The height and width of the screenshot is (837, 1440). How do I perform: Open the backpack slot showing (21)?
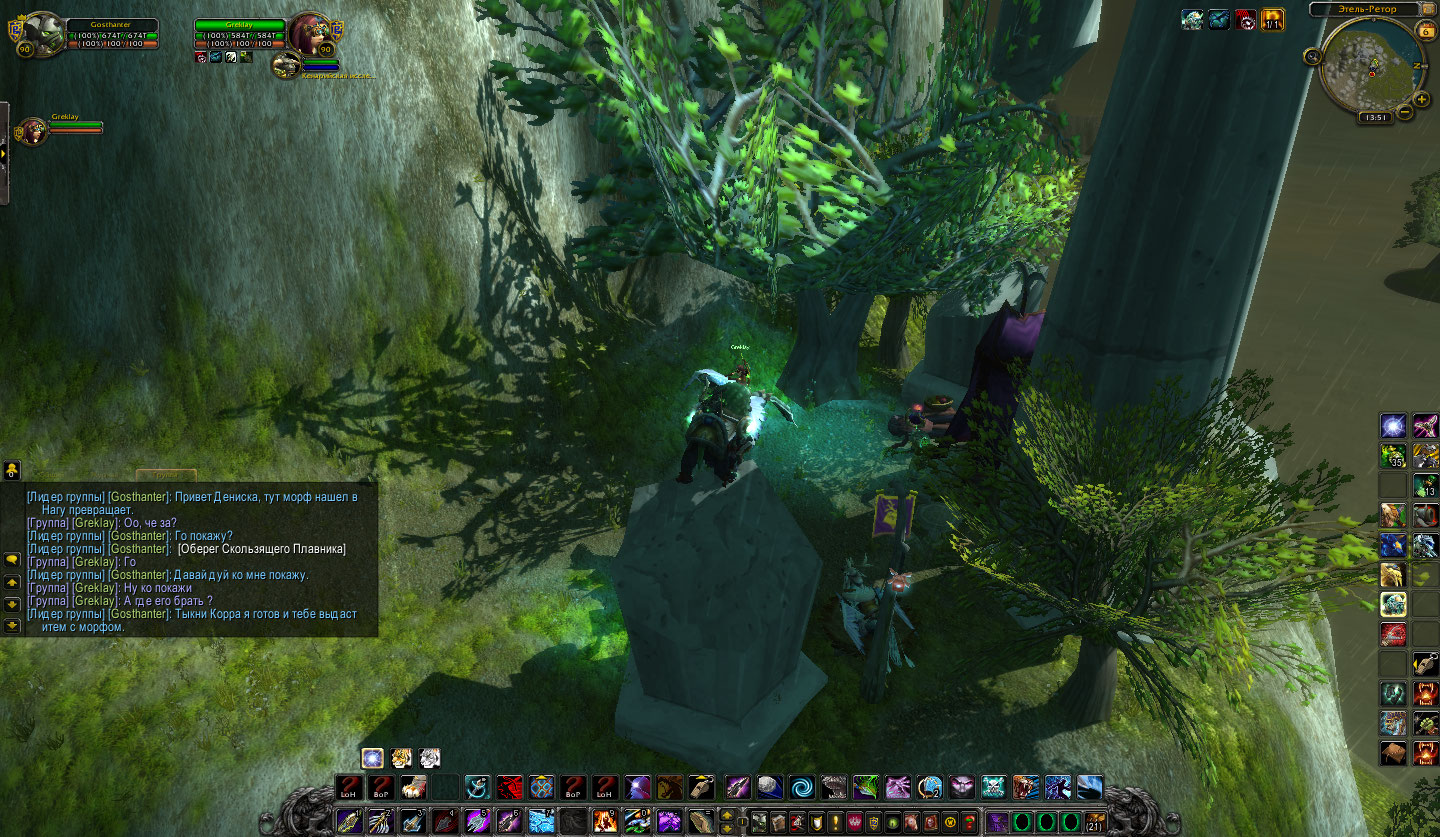1096,822
